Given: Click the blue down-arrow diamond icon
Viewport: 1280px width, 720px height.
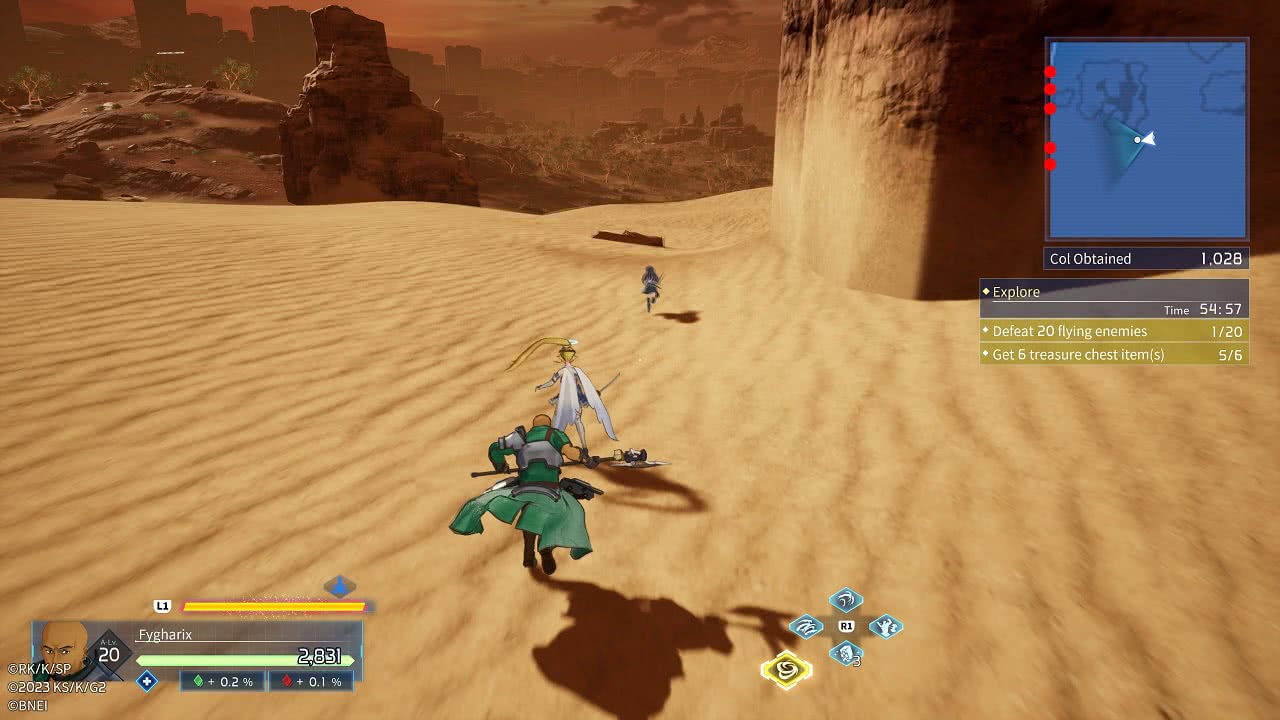Looking at the screenshot, I should [340, 586].
